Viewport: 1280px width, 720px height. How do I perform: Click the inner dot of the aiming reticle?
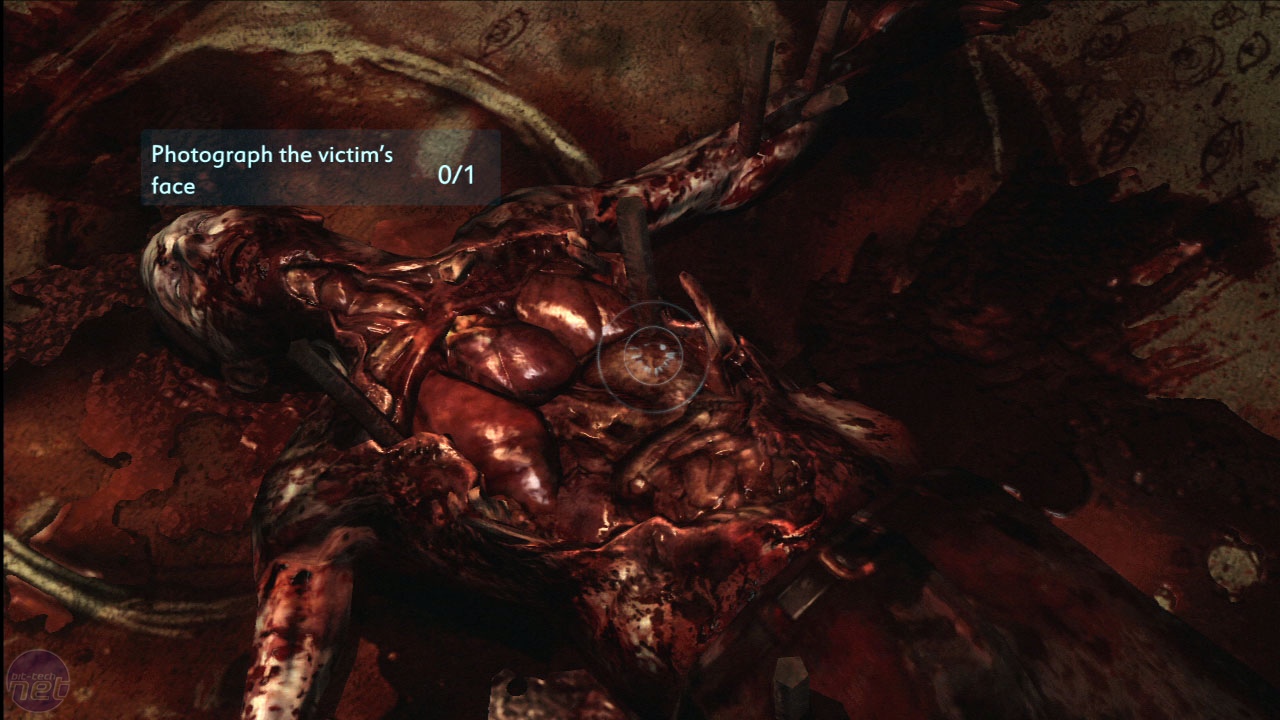650,356
